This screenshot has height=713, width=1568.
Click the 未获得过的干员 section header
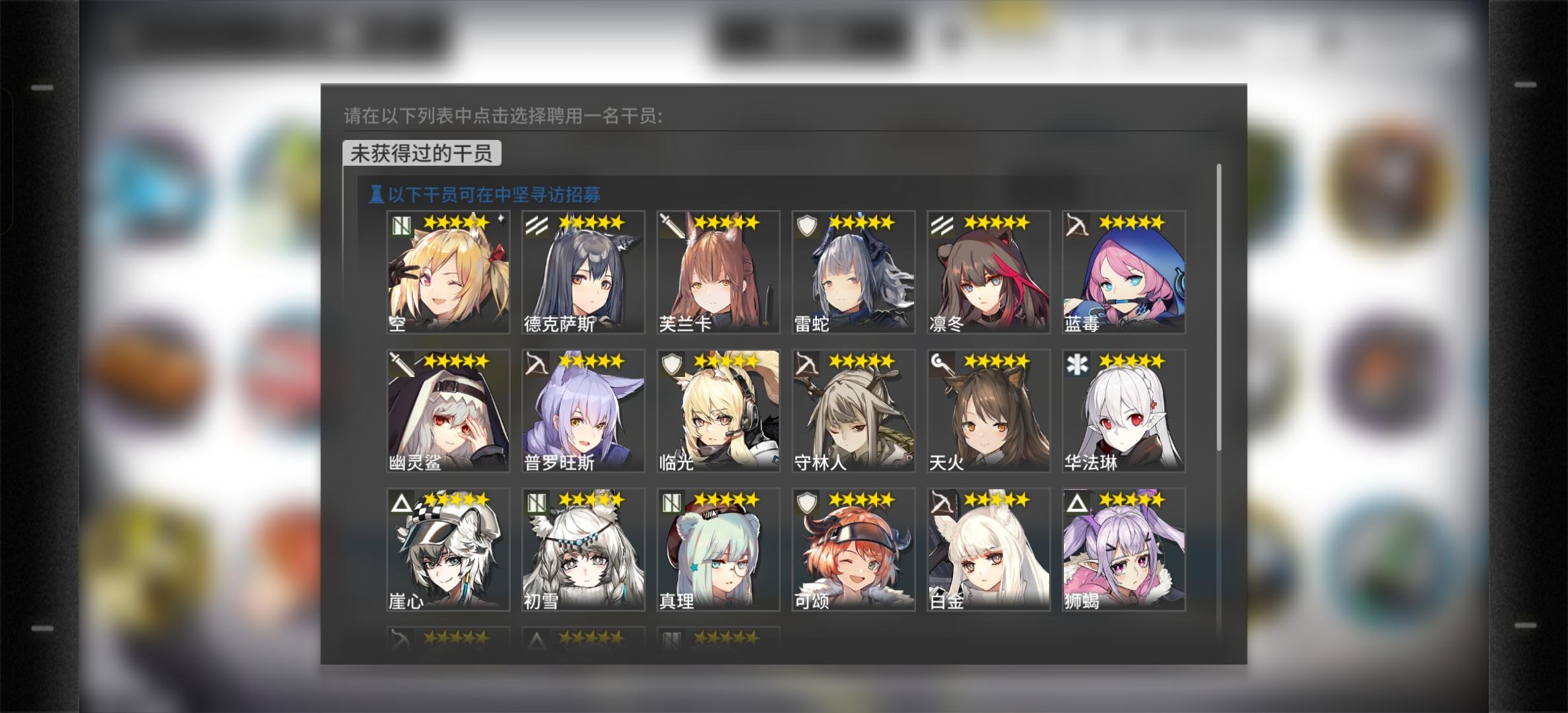click(x=420, y=153)
